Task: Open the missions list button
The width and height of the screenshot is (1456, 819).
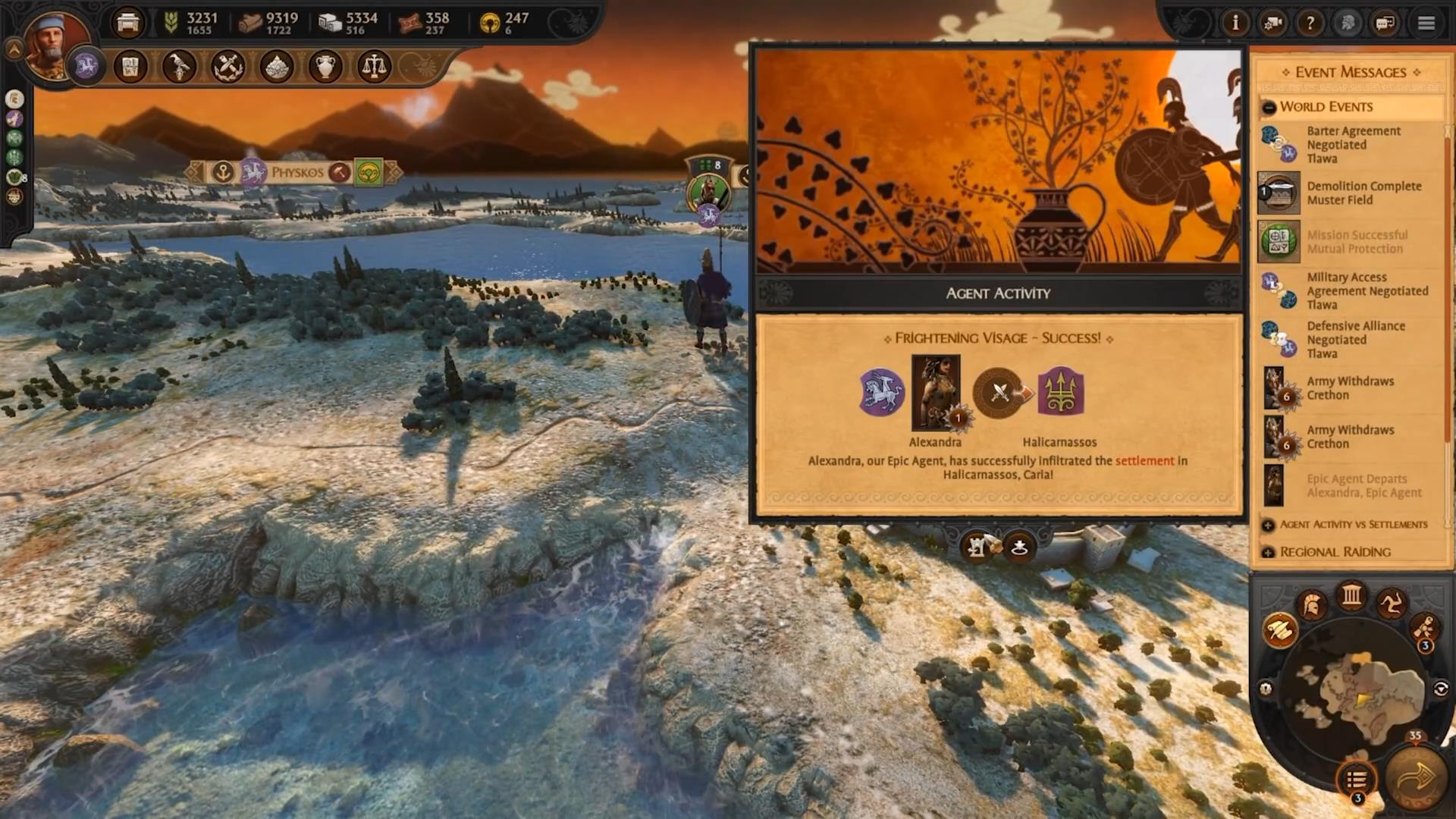Action: [1357, 779]
